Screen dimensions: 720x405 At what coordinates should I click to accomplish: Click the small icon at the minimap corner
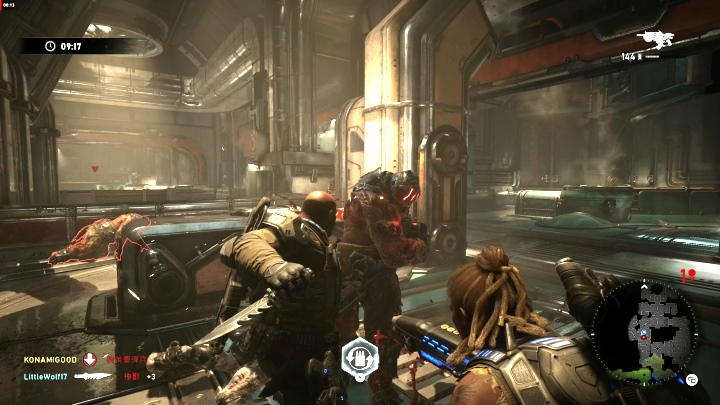coord(691,379)
